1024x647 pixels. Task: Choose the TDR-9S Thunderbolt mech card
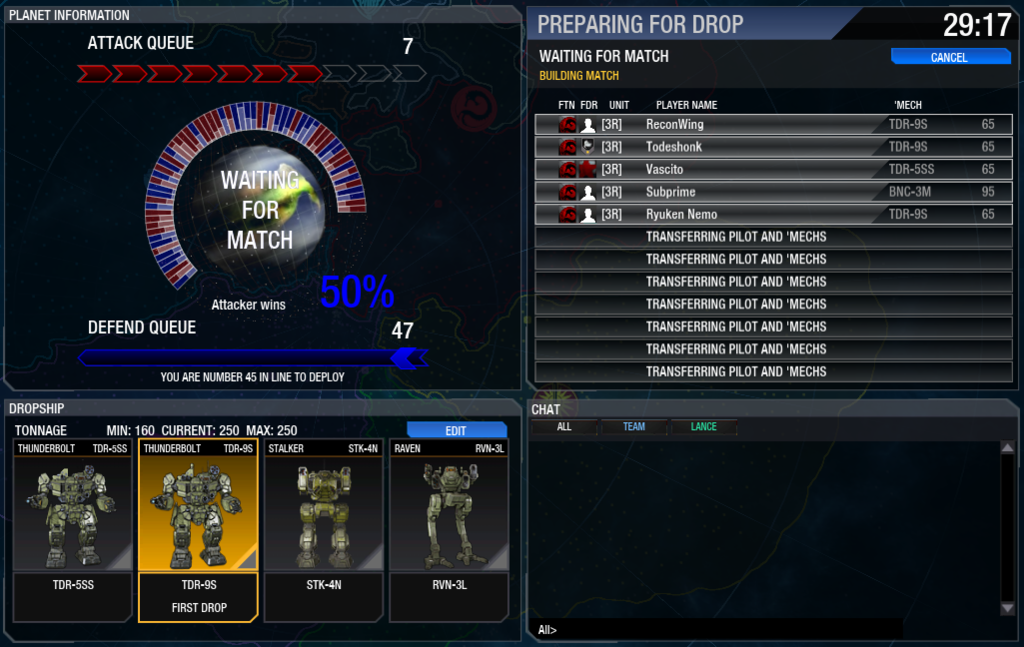(x=198, y=530)
